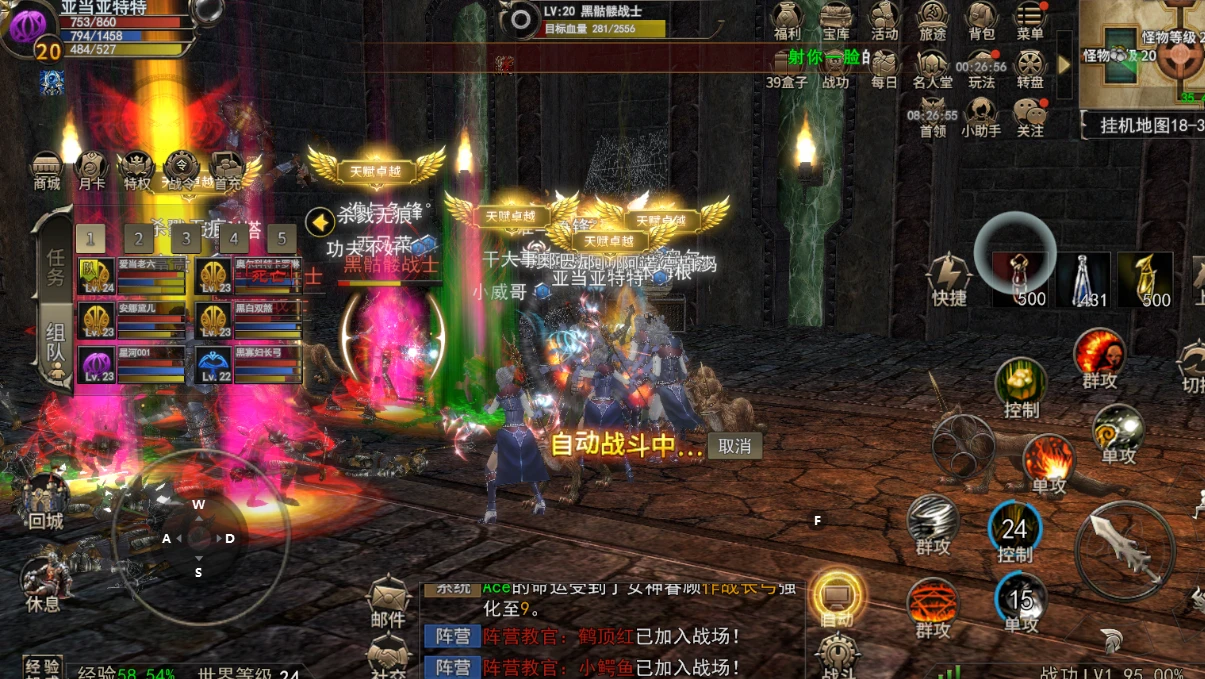Open the 商城 shop
Viewport: 1205px width, 679px height.
point(47,170)
